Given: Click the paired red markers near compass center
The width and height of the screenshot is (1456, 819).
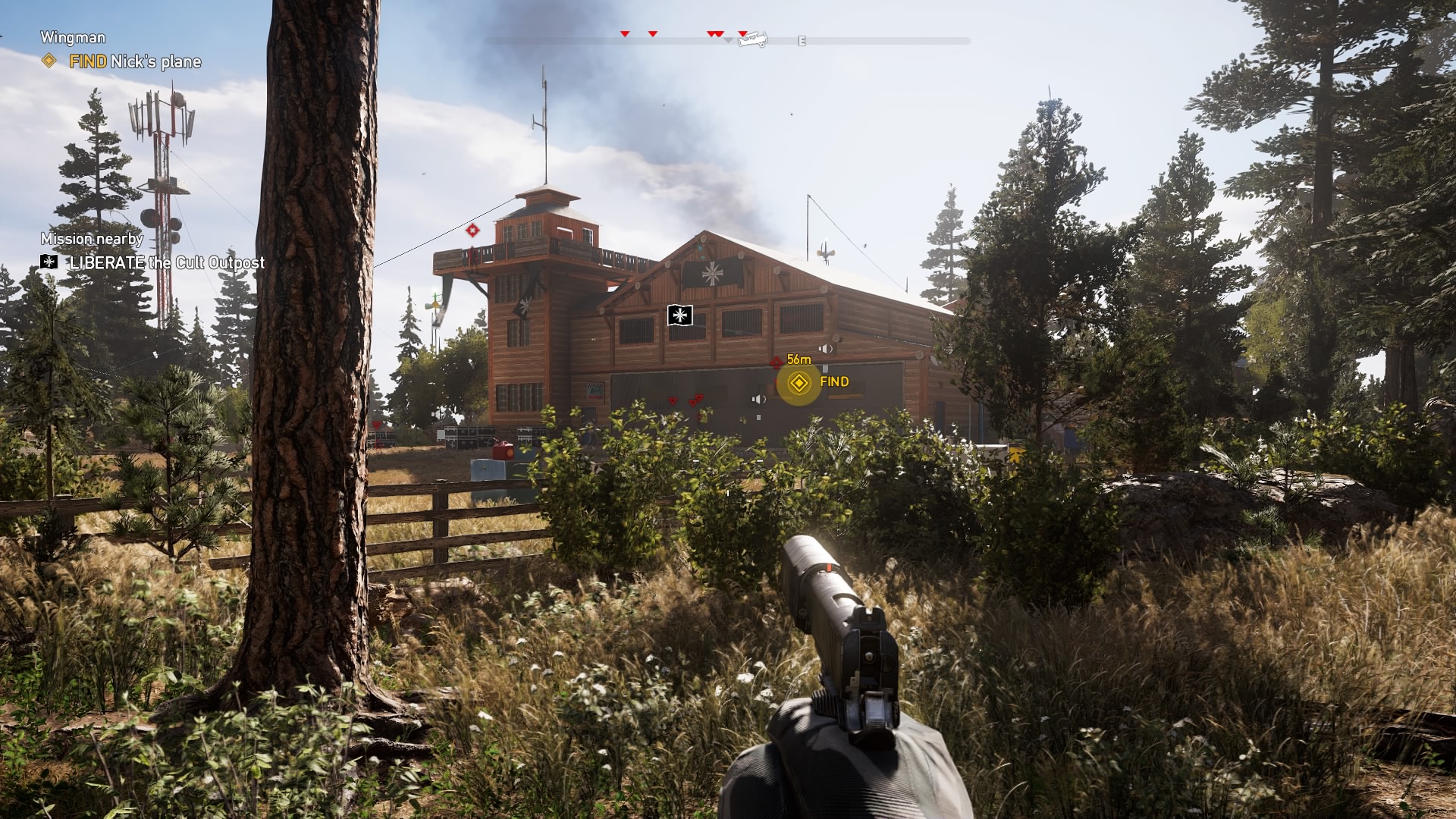Looking at the screenshot, I should pos(714,33).
